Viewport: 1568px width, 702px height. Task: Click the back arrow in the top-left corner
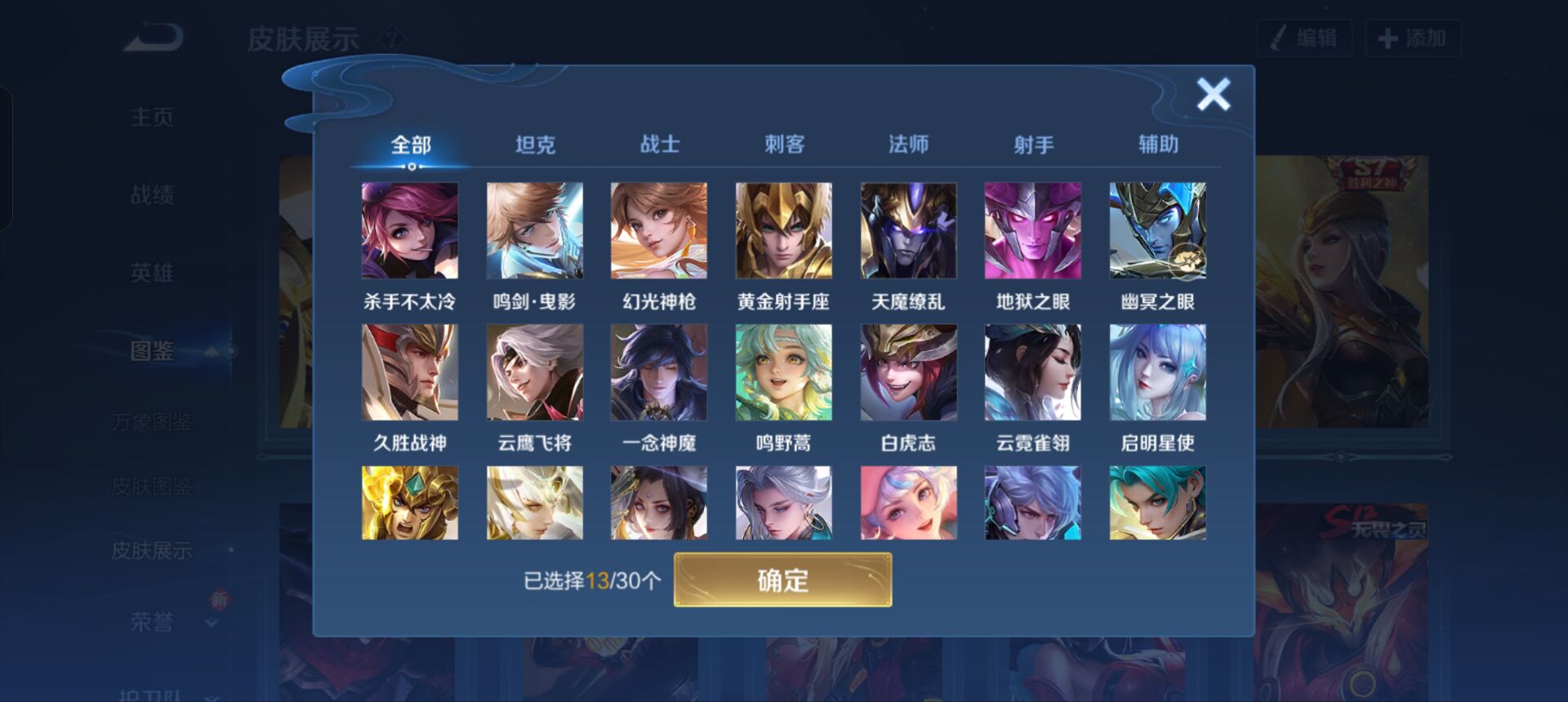(152, 38)
